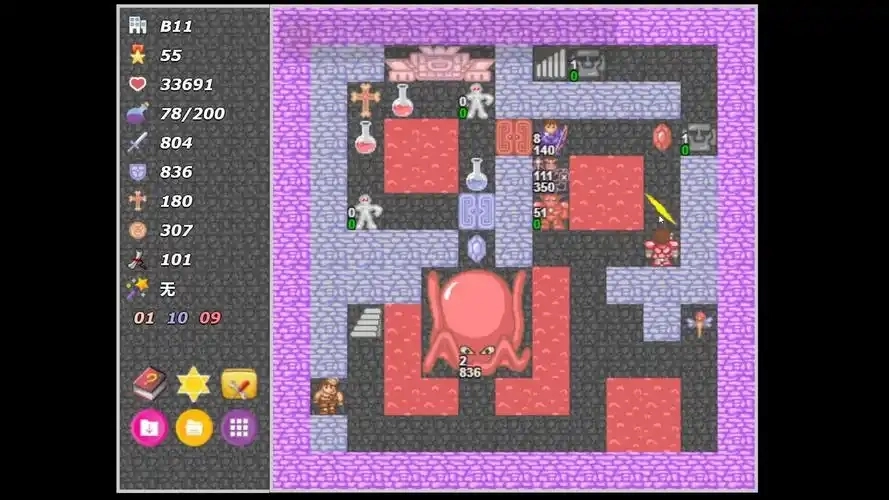Open the red monster manual book
Image resolution: width=889 pixels, height=500 pixels.
tap(149, 383)
